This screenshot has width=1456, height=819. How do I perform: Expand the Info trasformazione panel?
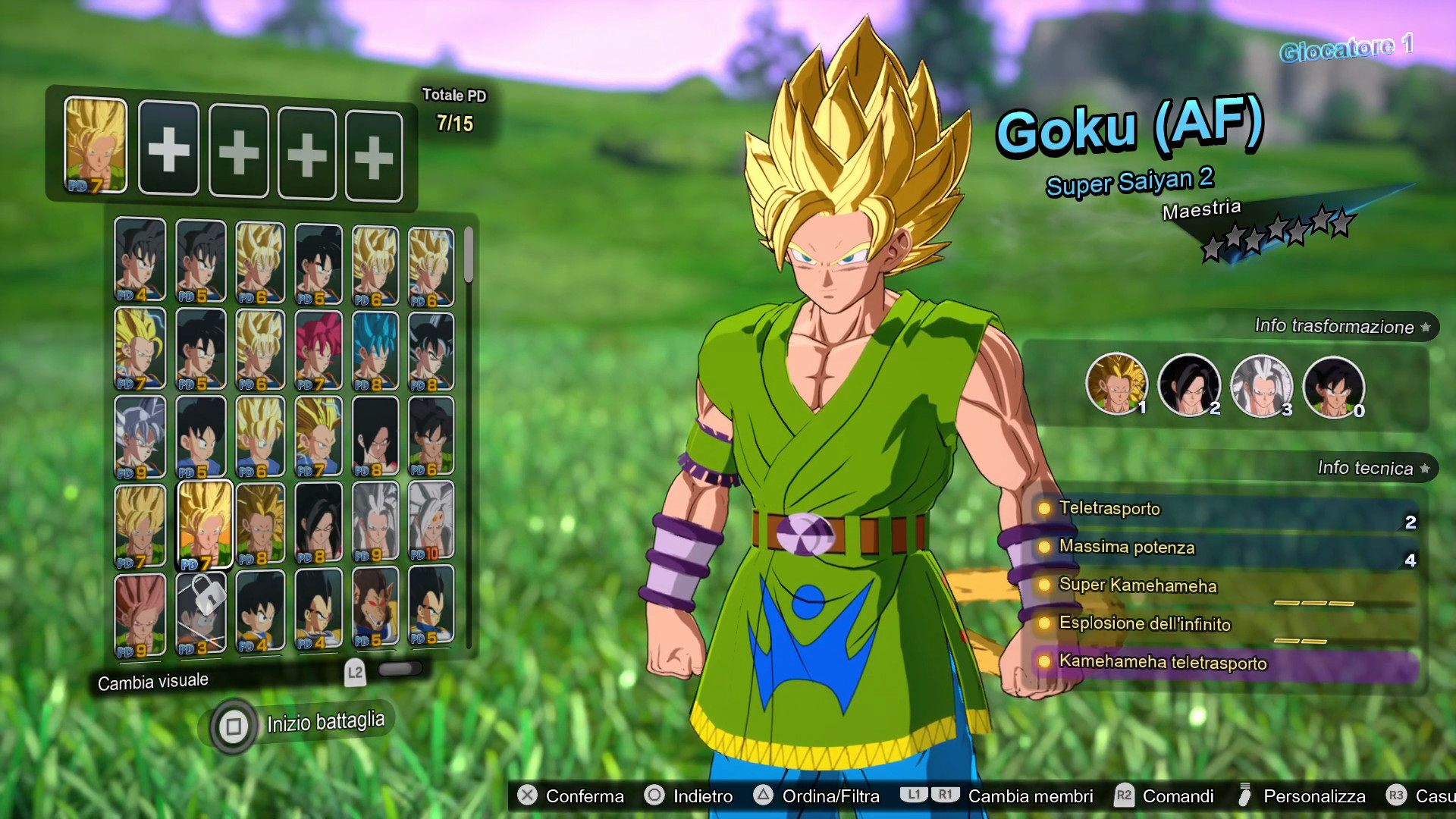pyautogui.click(x=1335, y=327)
